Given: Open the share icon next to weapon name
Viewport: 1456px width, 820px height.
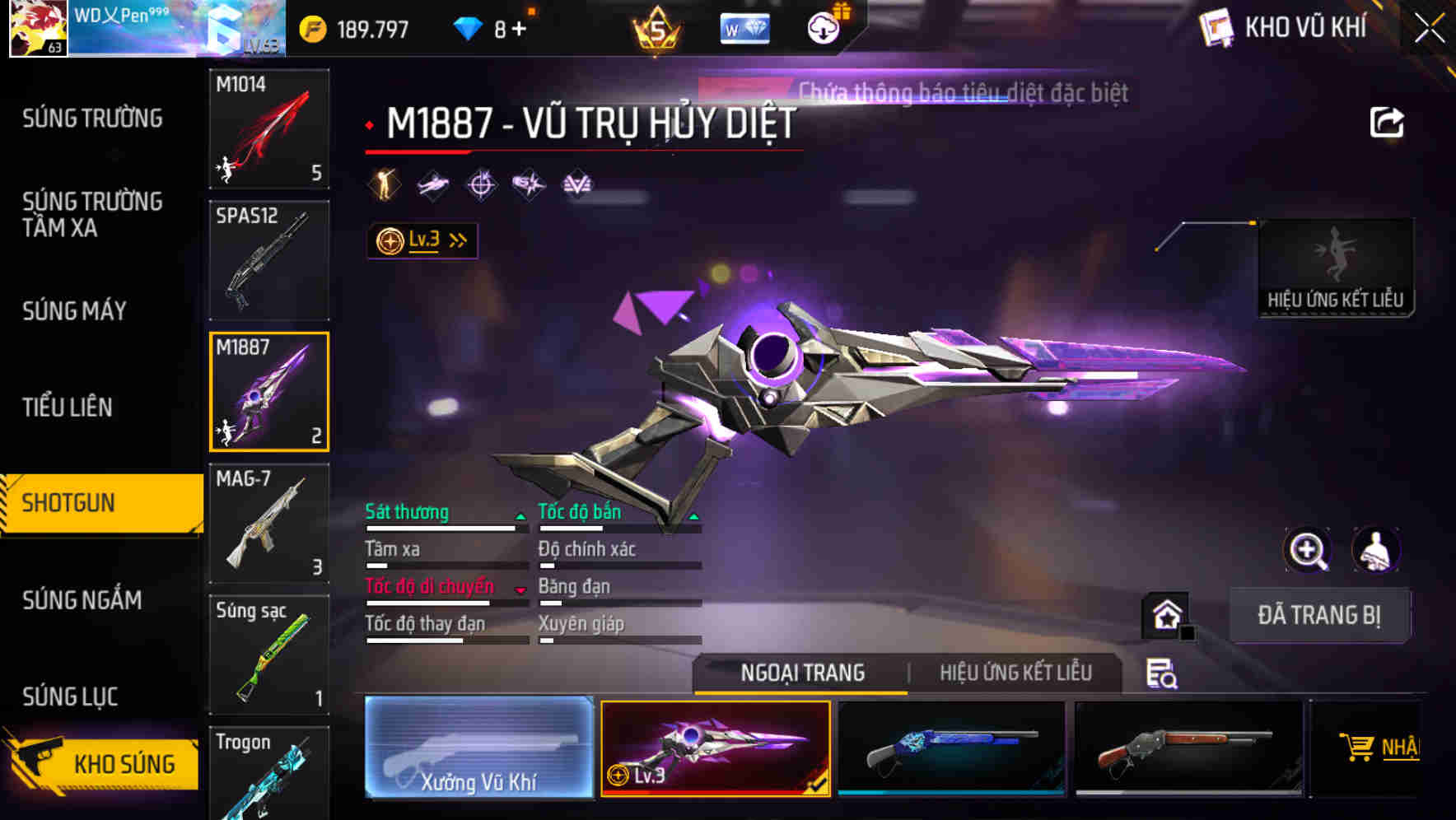Looking at the screenshot, I should point(1386,121).
